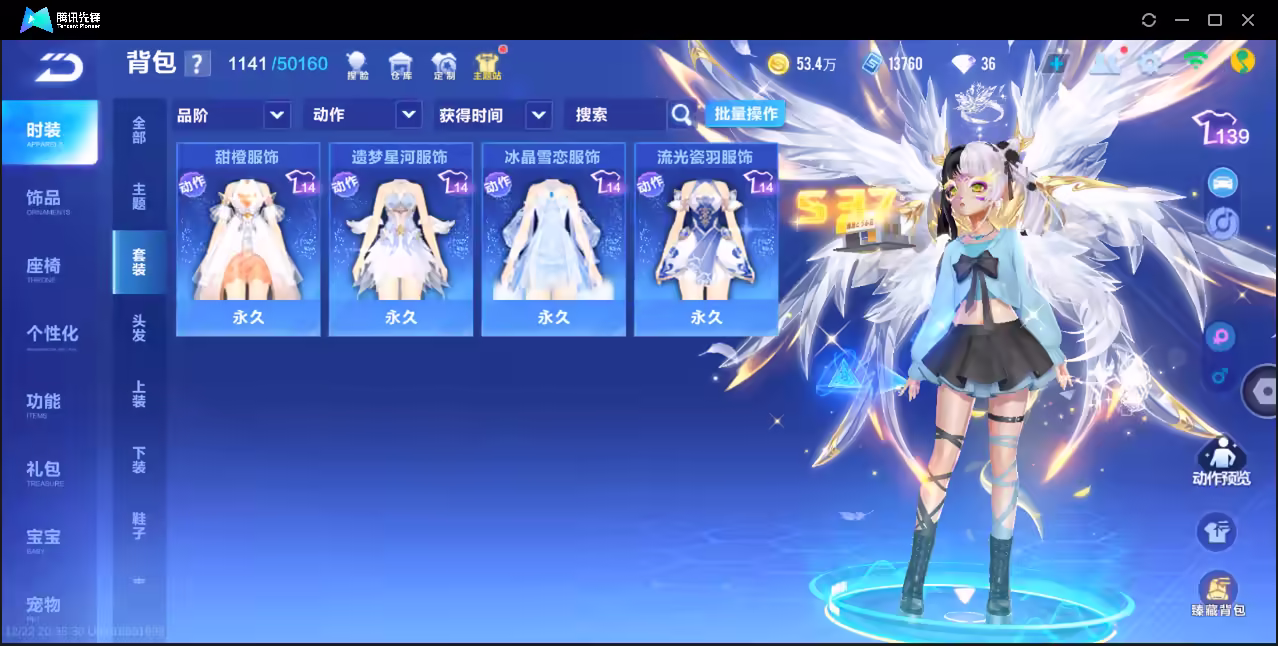Select the 甜橙服饰 outfit card
1278x646 pixels.
coord(248,239)
